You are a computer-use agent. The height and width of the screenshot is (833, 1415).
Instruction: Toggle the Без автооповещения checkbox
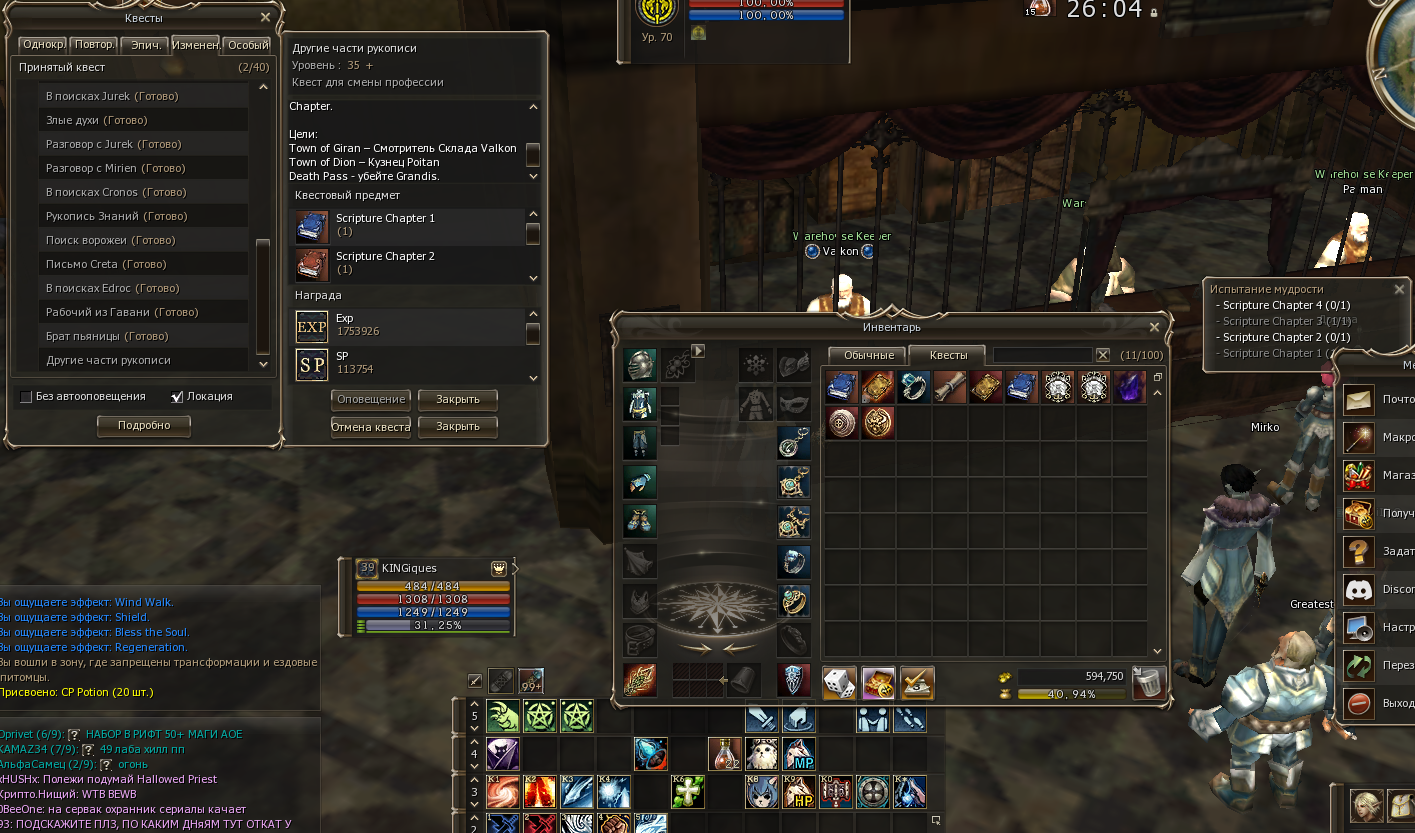point(27,396)
